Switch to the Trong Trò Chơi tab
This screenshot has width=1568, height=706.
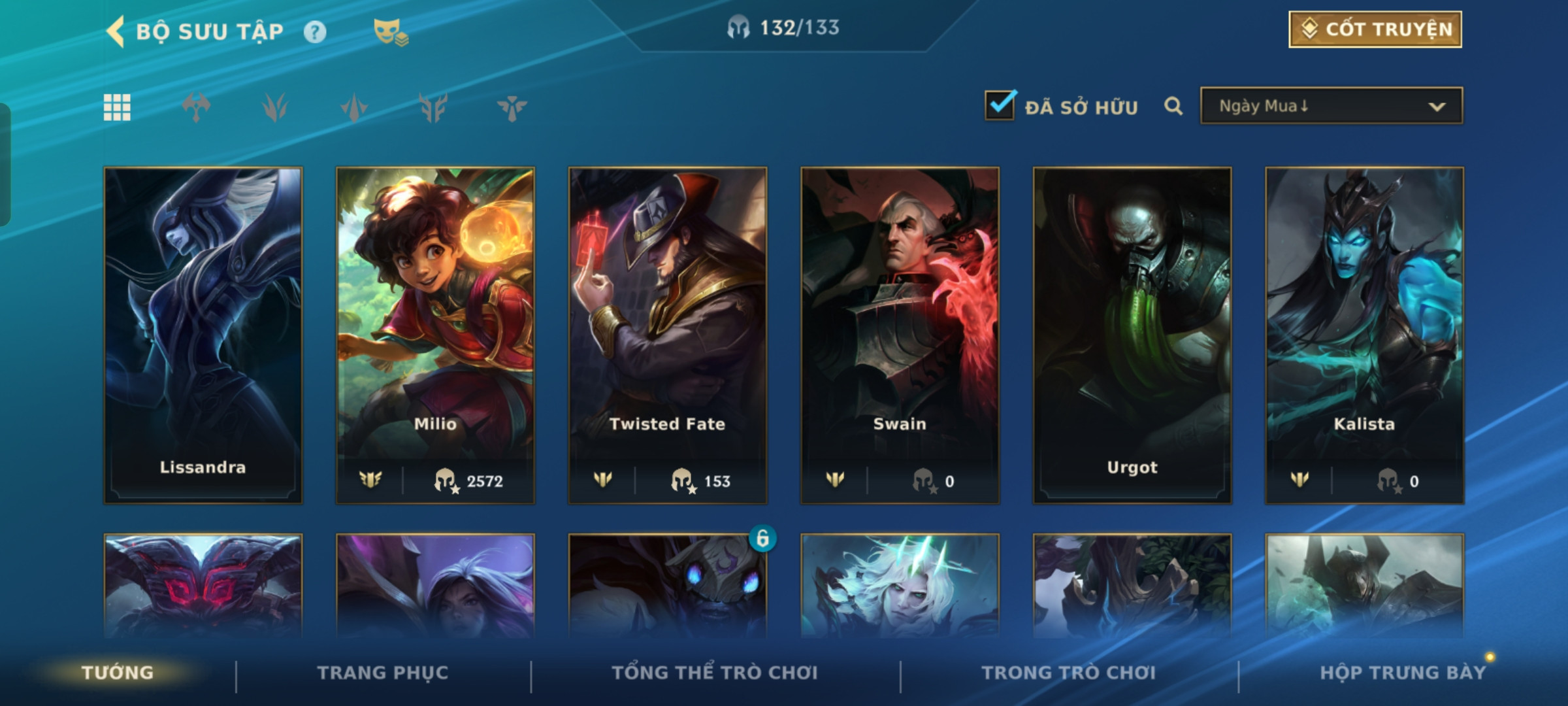tap(1069, 673)
